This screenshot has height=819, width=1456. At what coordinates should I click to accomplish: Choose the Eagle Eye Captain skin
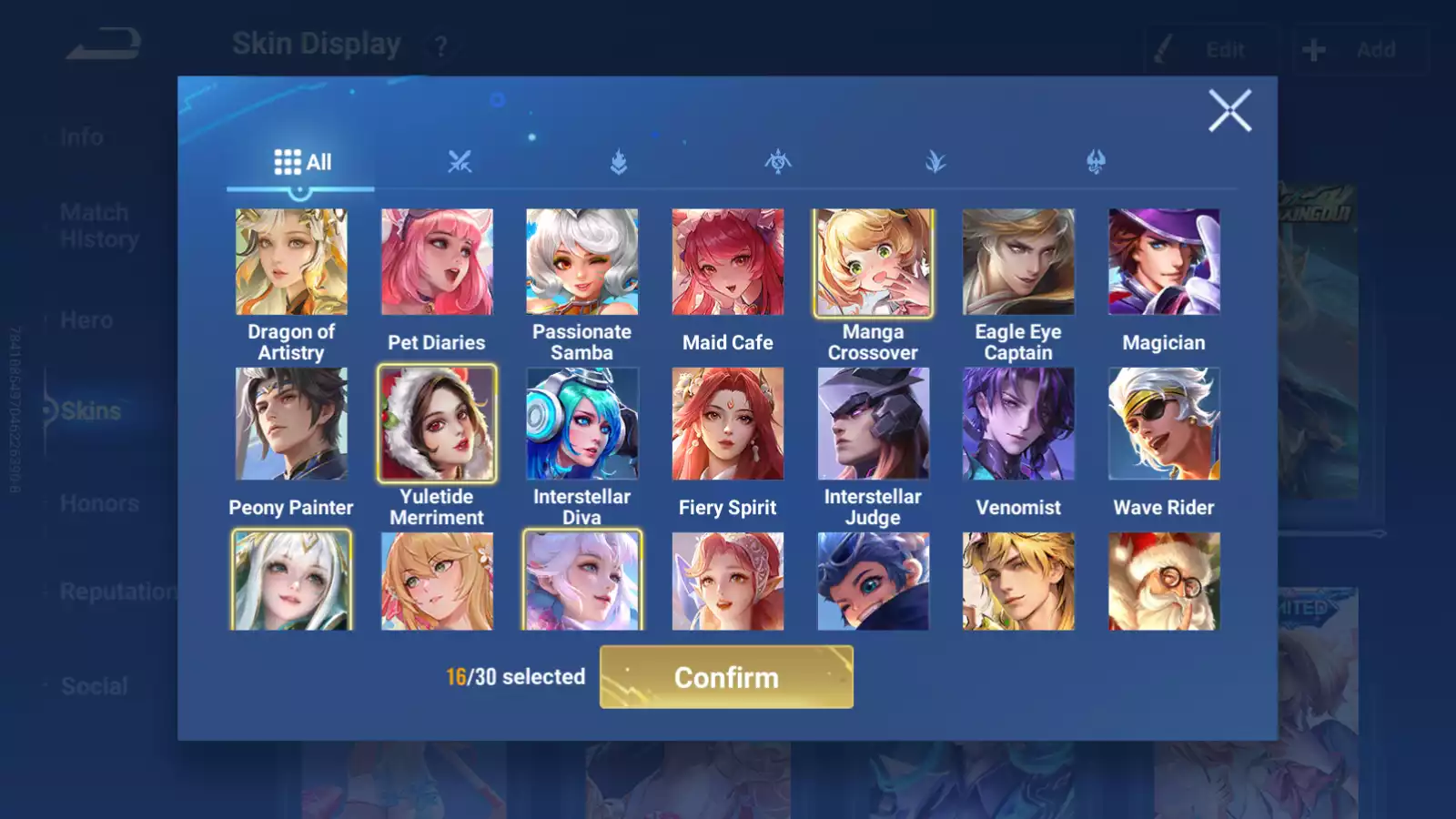[1018, 262]
